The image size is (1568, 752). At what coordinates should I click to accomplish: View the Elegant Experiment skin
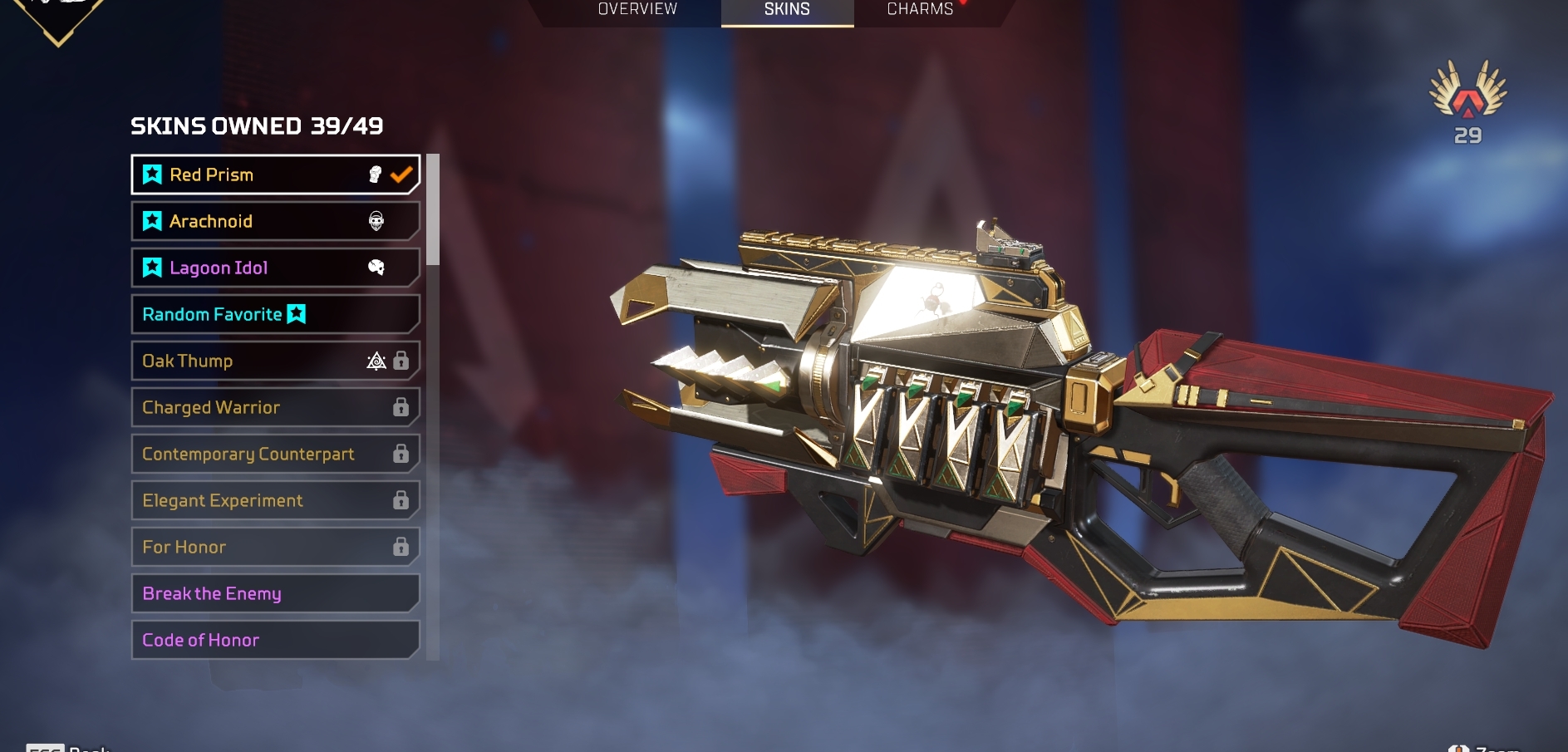click(x=274, y=500)
